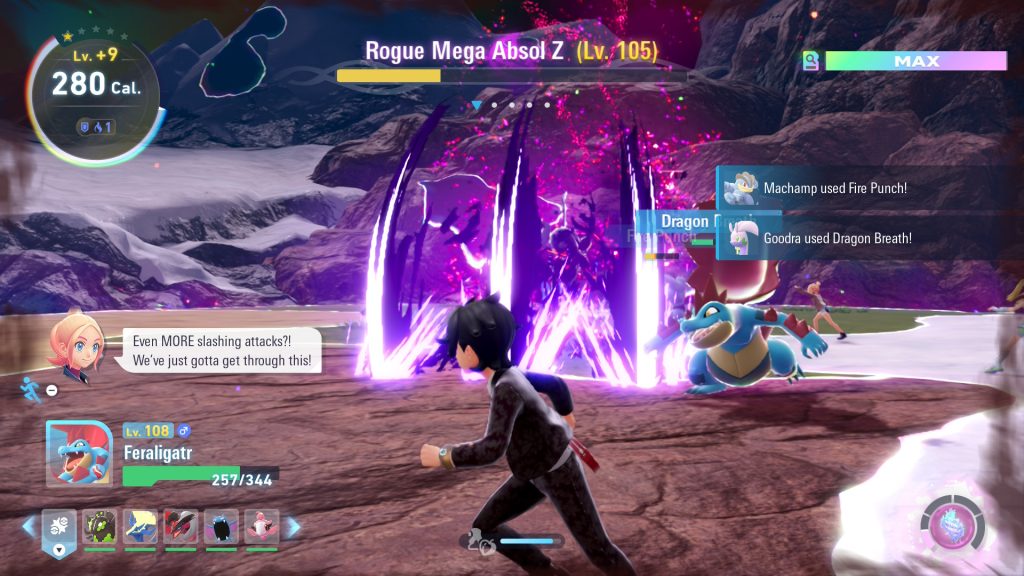Switch to the blue and yellow party Pokémon

(140, 526)
